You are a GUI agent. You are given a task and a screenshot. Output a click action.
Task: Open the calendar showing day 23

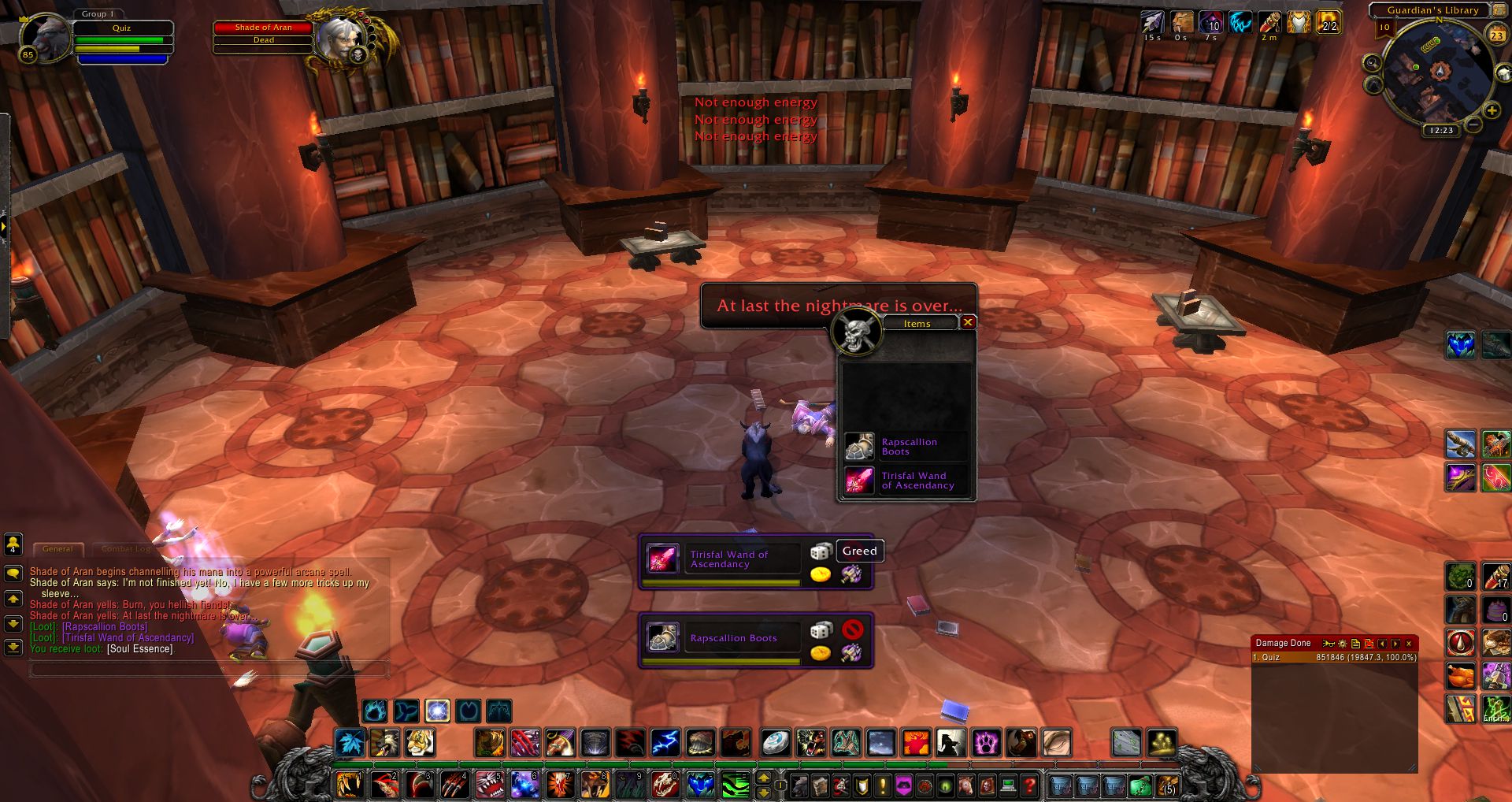coord(1496,35)
